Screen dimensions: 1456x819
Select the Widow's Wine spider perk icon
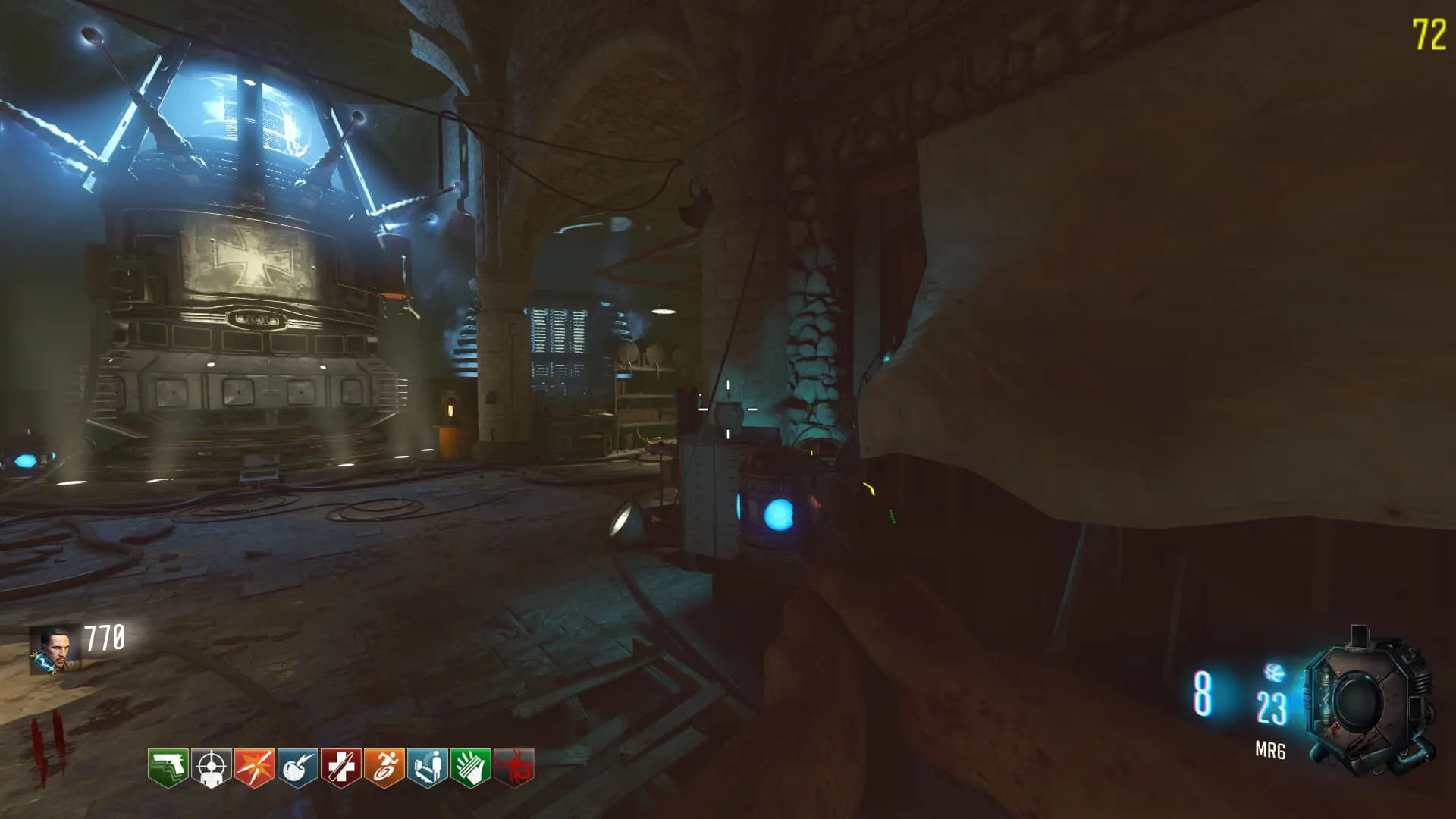[x=513, y=767]
